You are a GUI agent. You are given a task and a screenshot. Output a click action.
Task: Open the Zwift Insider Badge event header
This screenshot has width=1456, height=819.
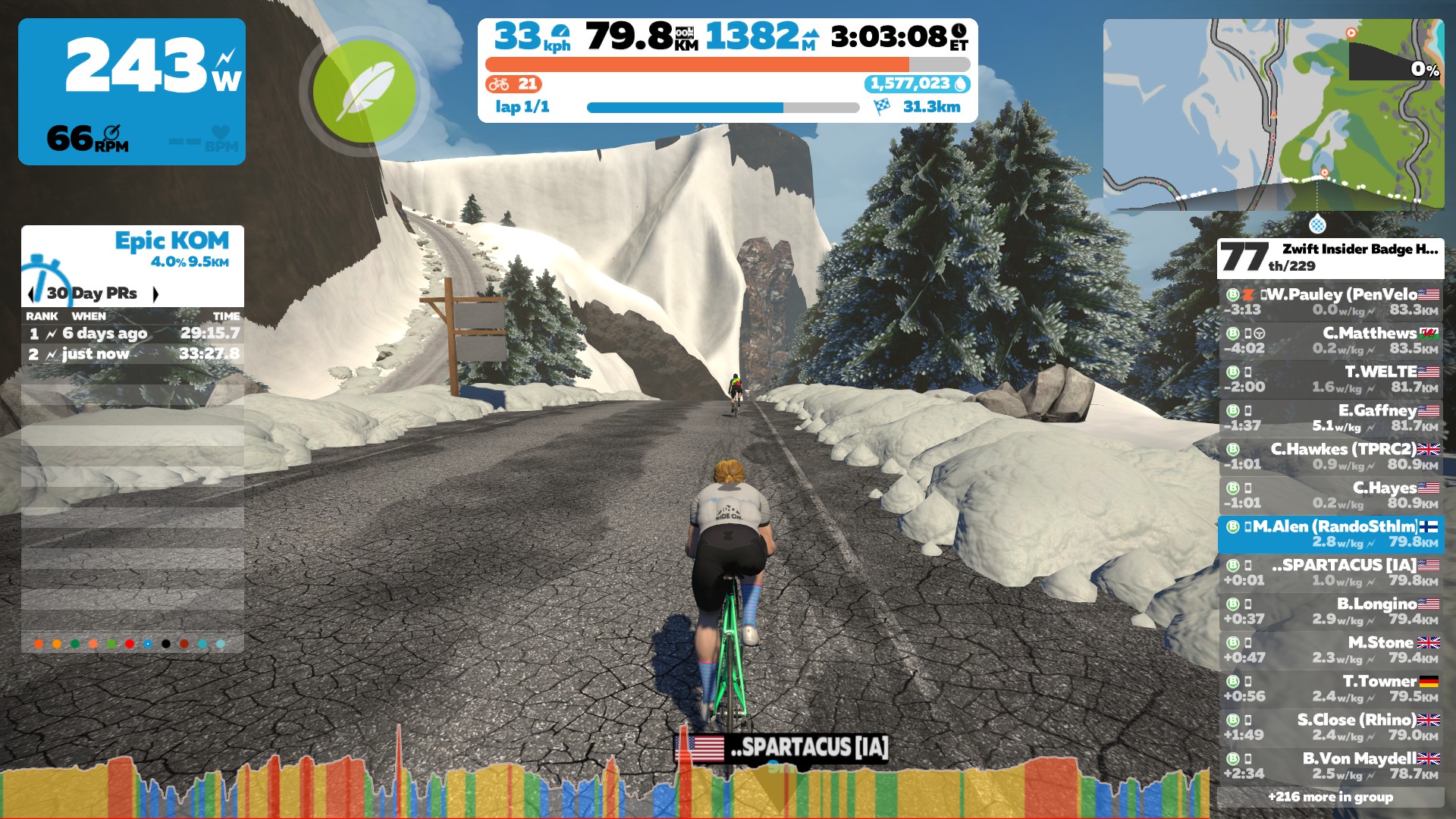pos(1331,258)
